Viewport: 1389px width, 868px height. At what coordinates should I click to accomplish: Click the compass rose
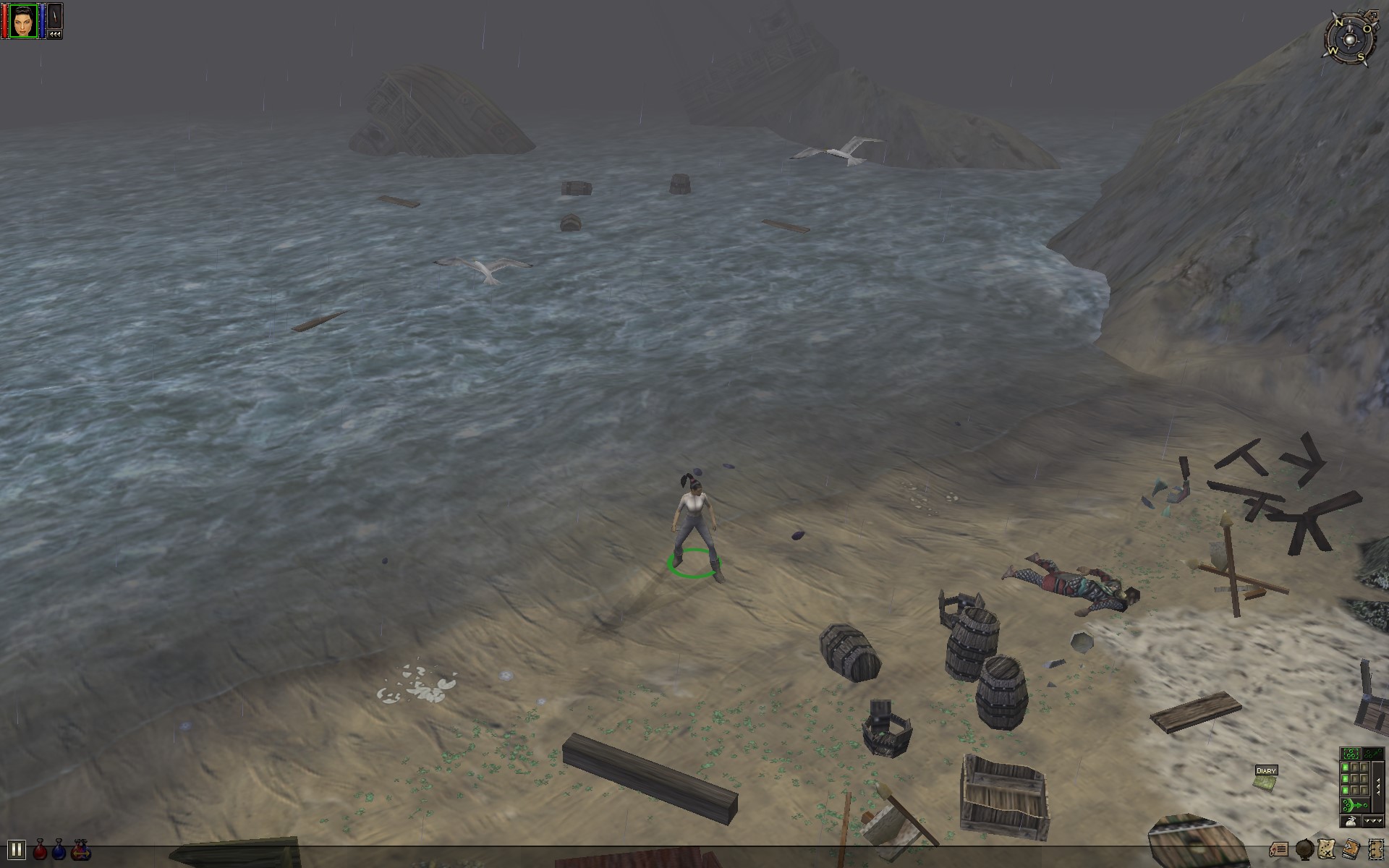[1350, 38]
